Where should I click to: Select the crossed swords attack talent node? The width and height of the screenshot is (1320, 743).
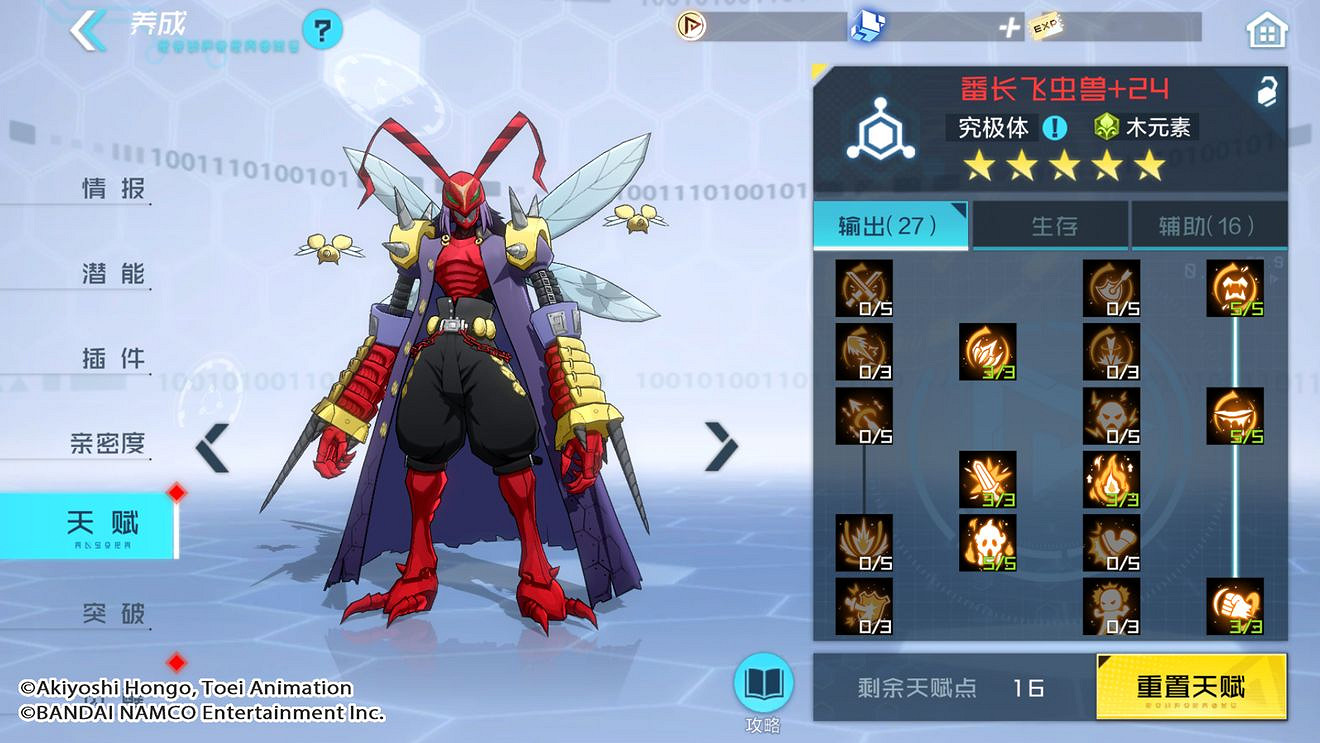click(863, 287)
